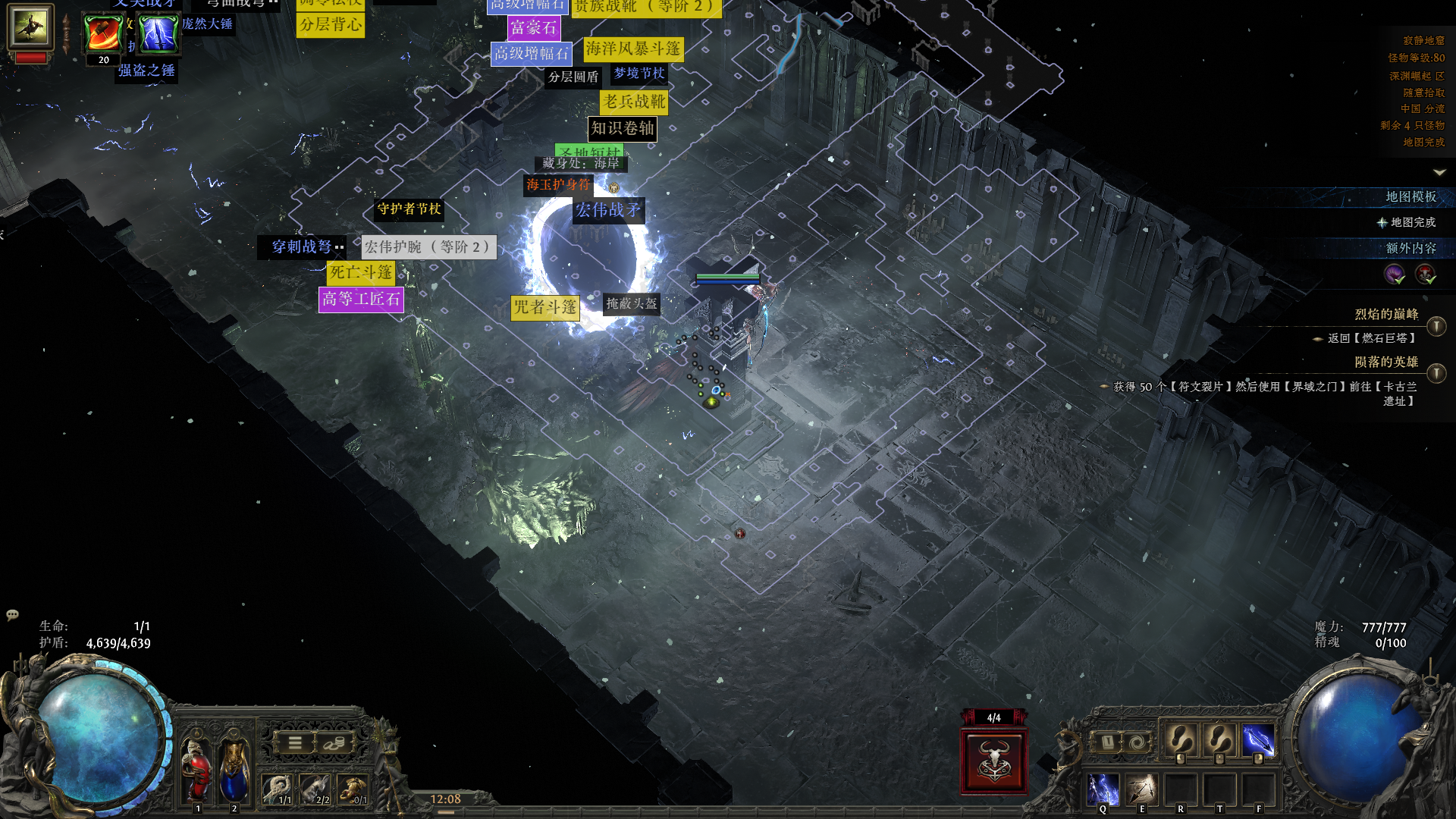Viewport: 1456px width, 819px height.
Task: Pick up the 高等工匠石 item label
Action: 361,300
